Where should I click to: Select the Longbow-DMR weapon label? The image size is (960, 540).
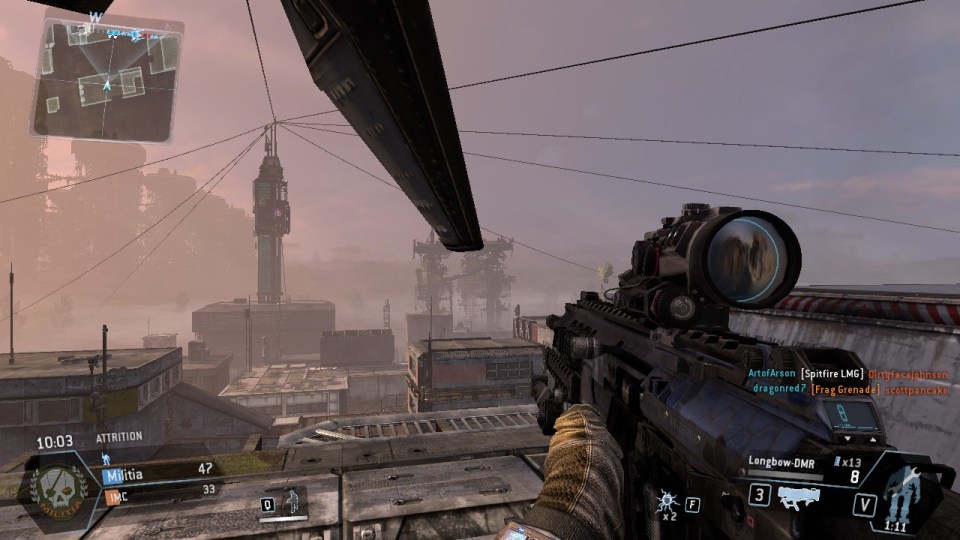[x=781, y=461]
